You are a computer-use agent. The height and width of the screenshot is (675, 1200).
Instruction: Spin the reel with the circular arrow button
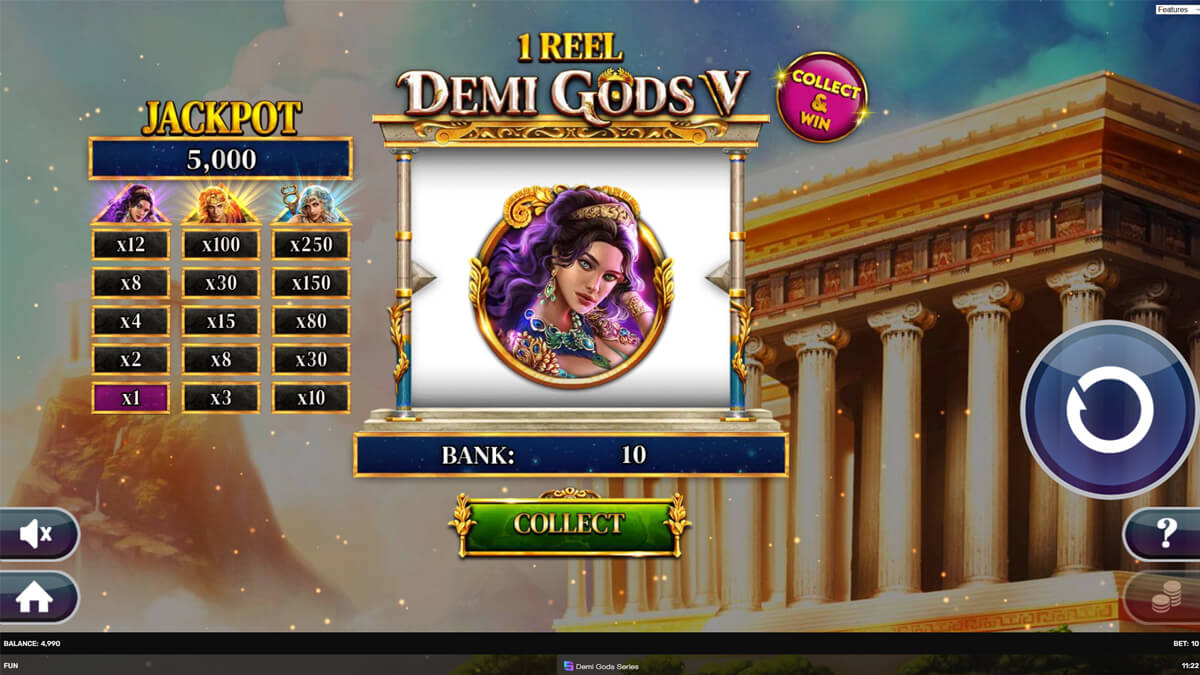pyautogui.click(x=1109, y=408)
